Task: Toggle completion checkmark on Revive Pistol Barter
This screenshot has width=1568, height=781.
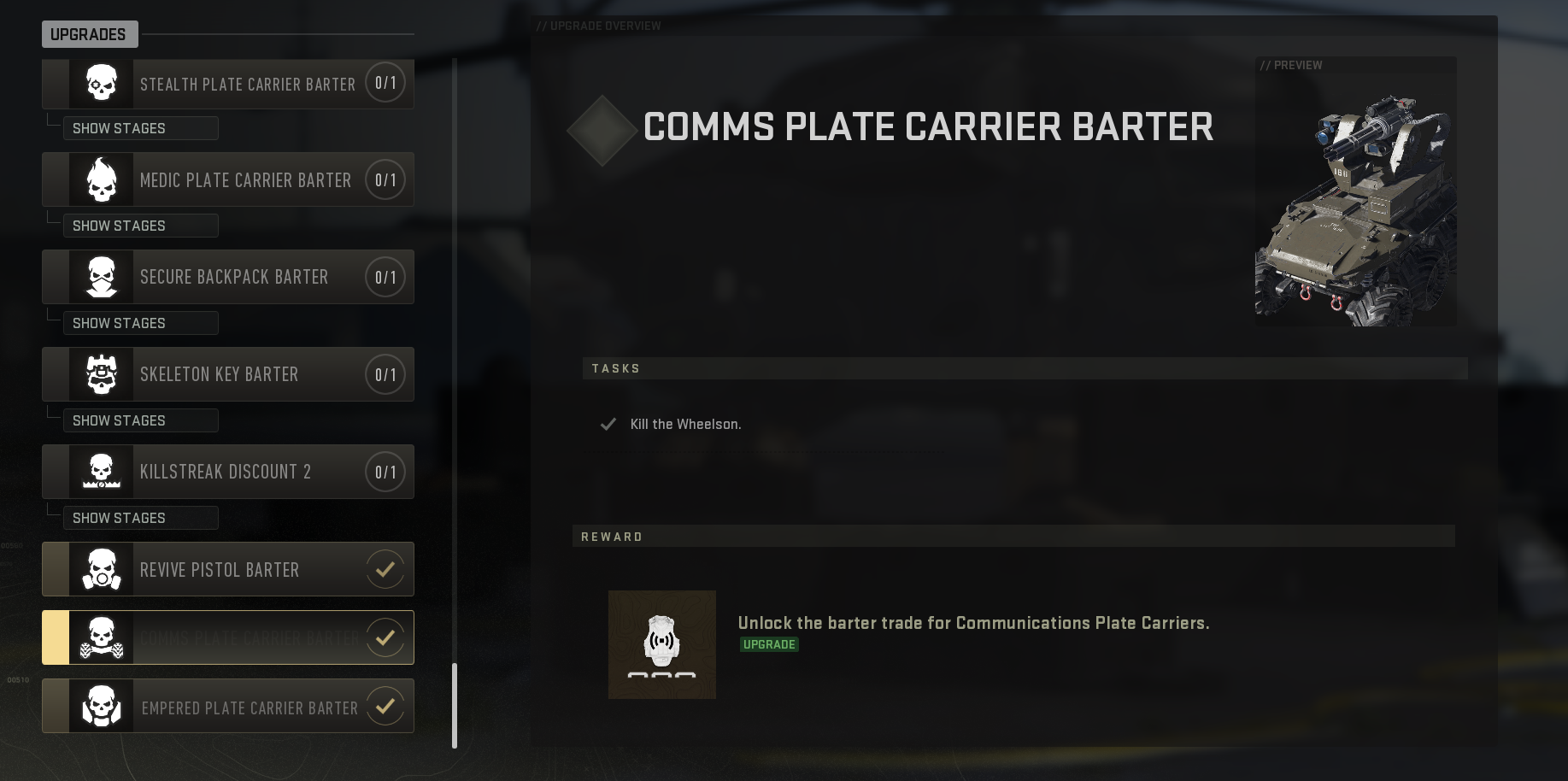Action: pos(385,568)
